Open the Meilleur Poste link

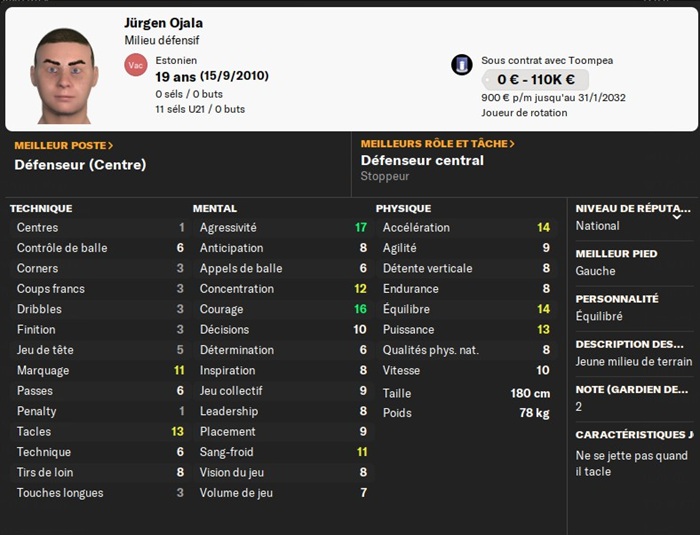click(x=64, y=145)
